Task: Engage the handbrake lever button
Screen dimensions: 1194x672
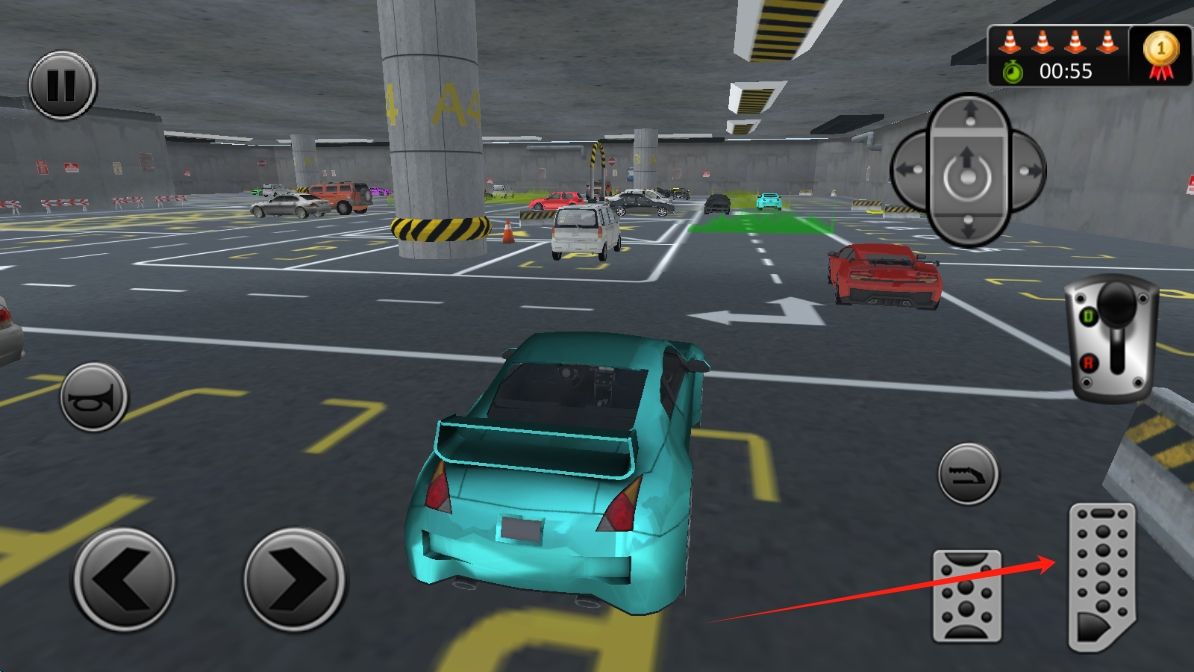Action: pos(968,473)
